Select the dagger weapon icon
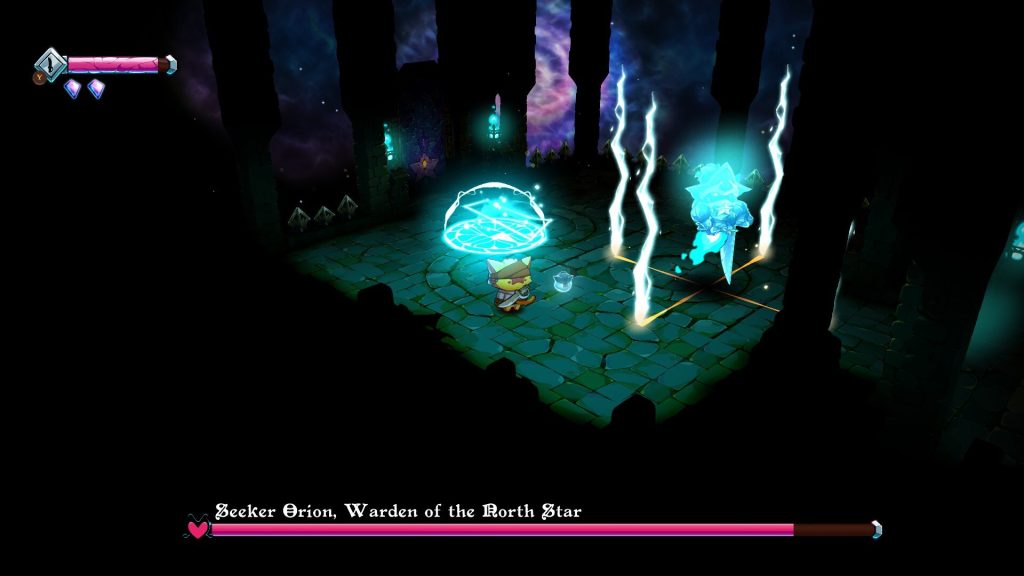 point(51,64)
